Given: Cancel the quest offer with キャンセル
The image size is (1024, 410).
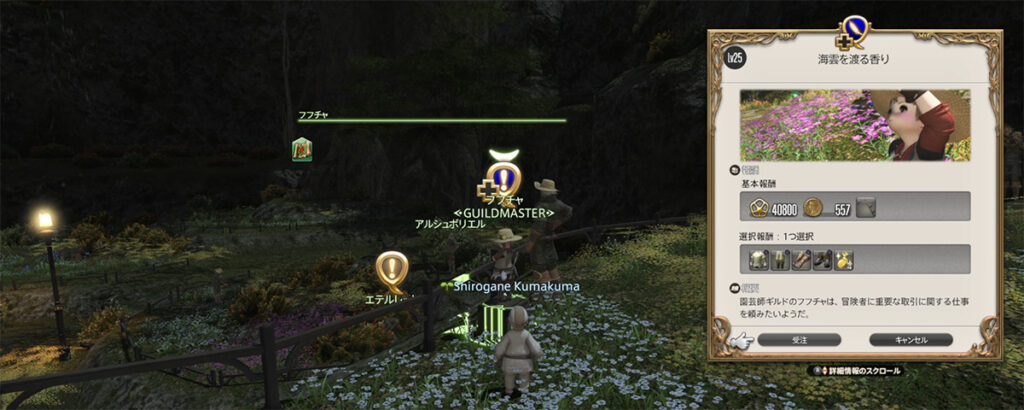Looking at the screenshot, I should [911, 340].
